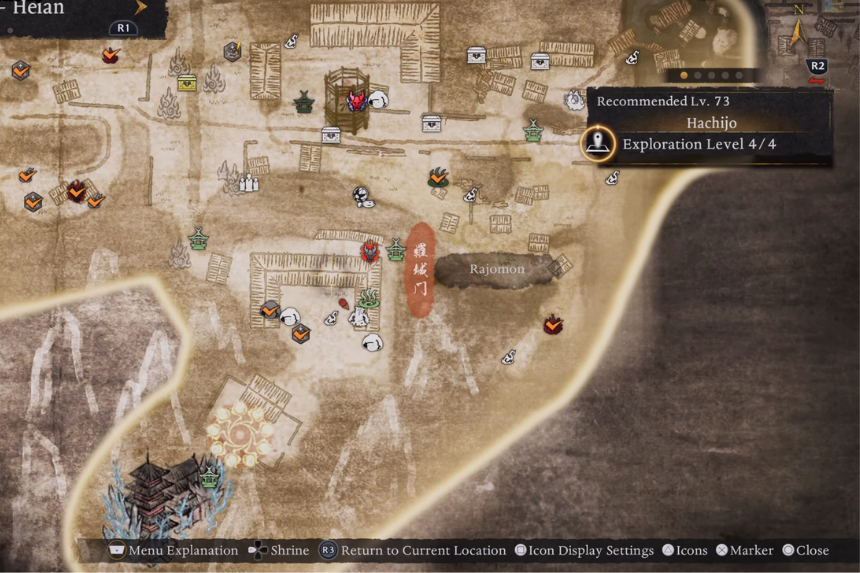The height and width of the screenshot is (573, 860).
Task: Choose the oni mask marker beside Rajomon banner
Action: click(371, 250)
